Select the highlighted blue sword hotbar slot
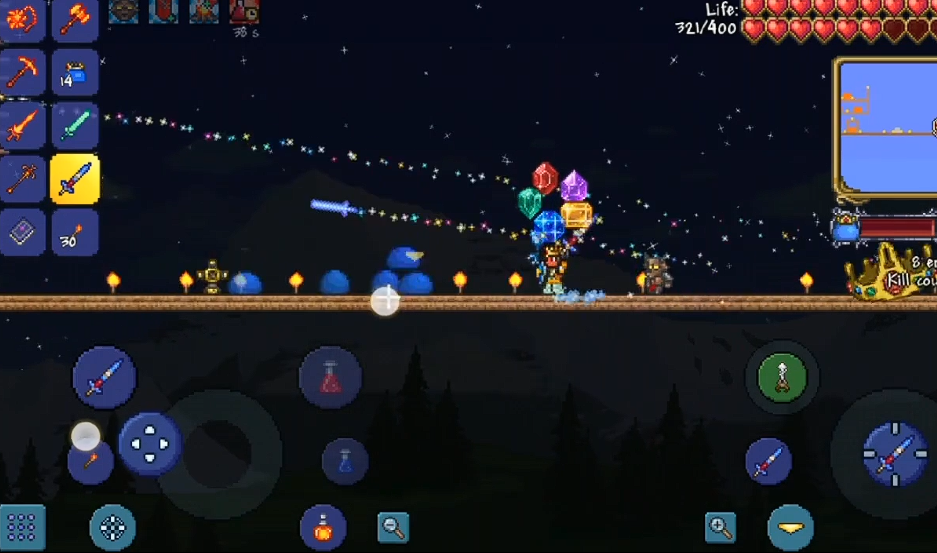Viewport: 937px width, 553px height. (x=74, y=180)
